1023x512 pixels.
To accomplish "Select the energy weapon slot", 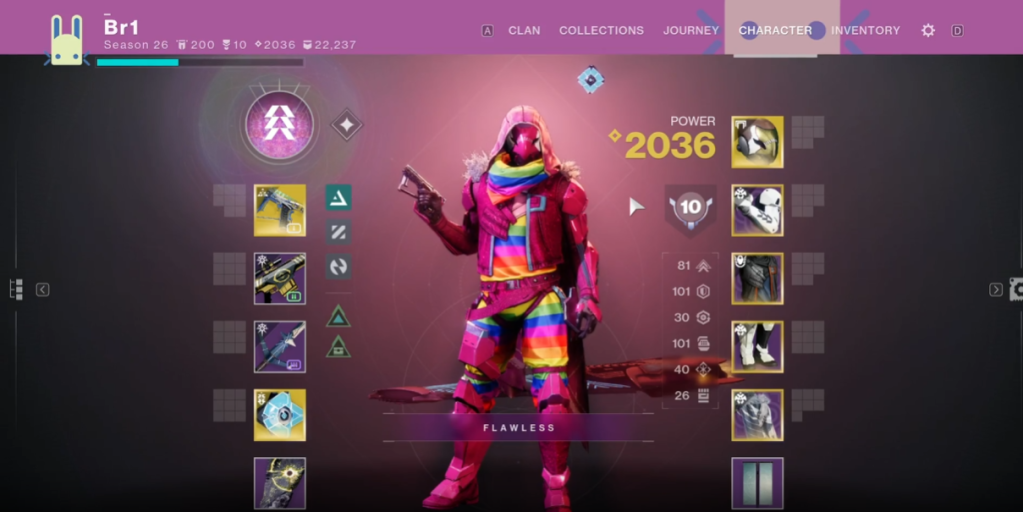I will tap(279, 278).
